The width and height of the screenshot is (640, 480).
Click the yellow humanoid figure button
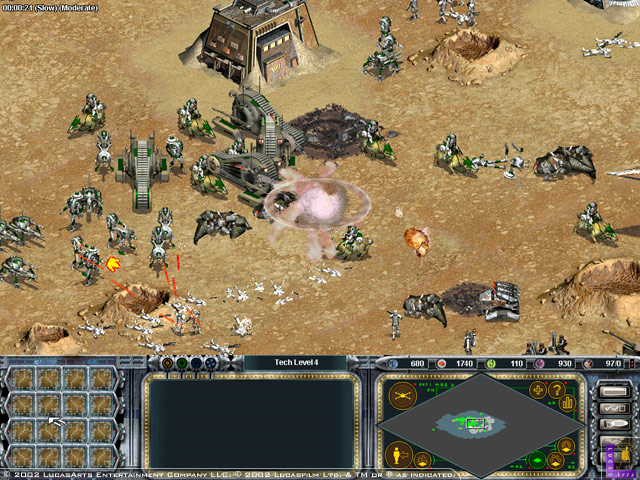(x=394, y=455)
